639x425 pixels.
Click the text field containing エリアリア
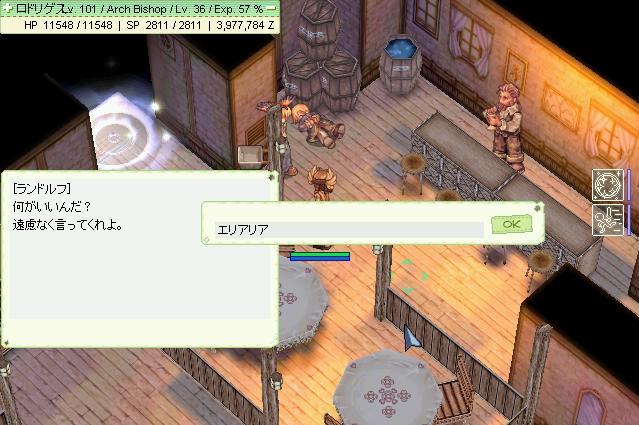(x=349, y=229)
